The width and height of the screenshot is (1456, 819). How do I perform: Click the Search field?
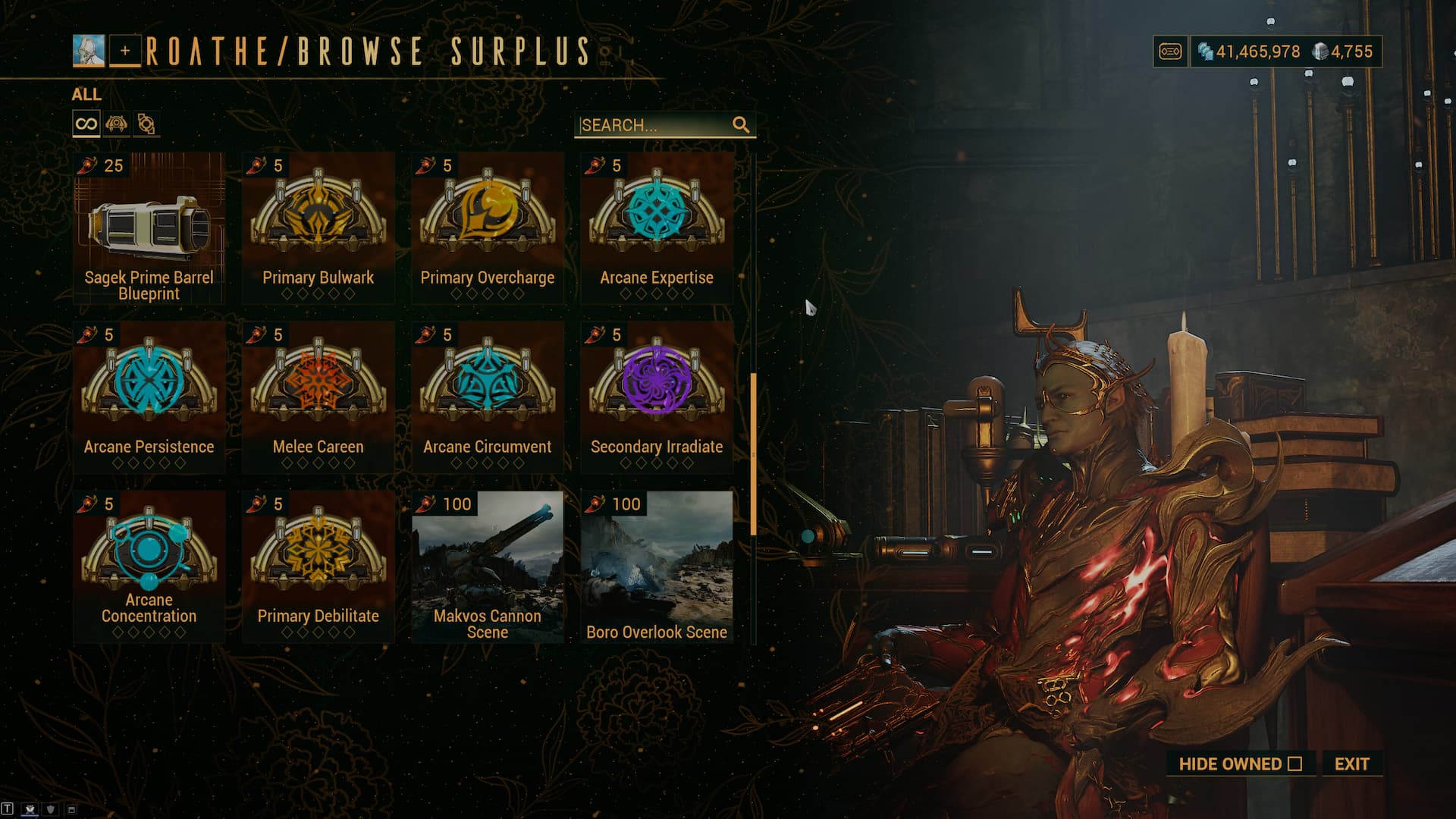pyautogui.click(x=654, y=125)
